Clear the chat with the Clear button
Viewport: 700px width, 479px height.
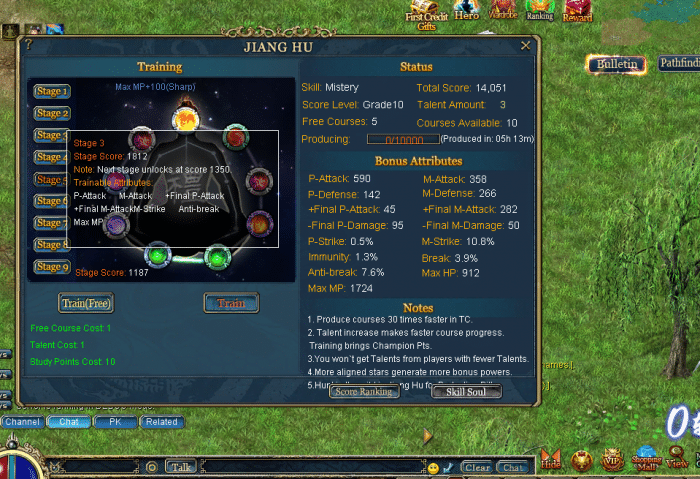477,467
